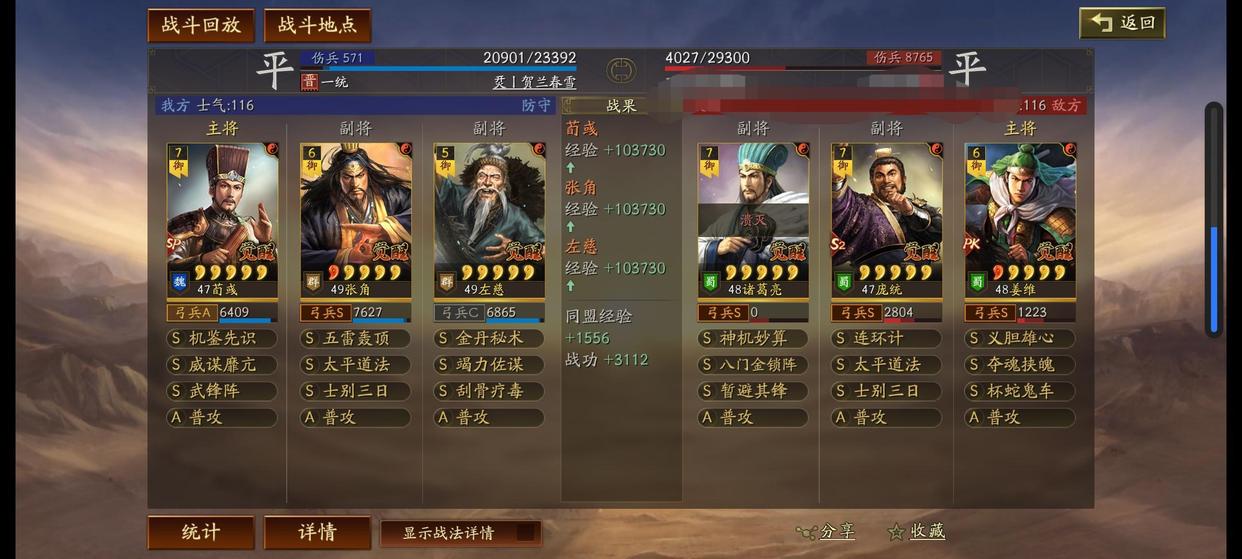This screenshot has width=1242, height=559.
Task: Click the 战斗地点 battle location button
Action: click(x=317, y=25)
